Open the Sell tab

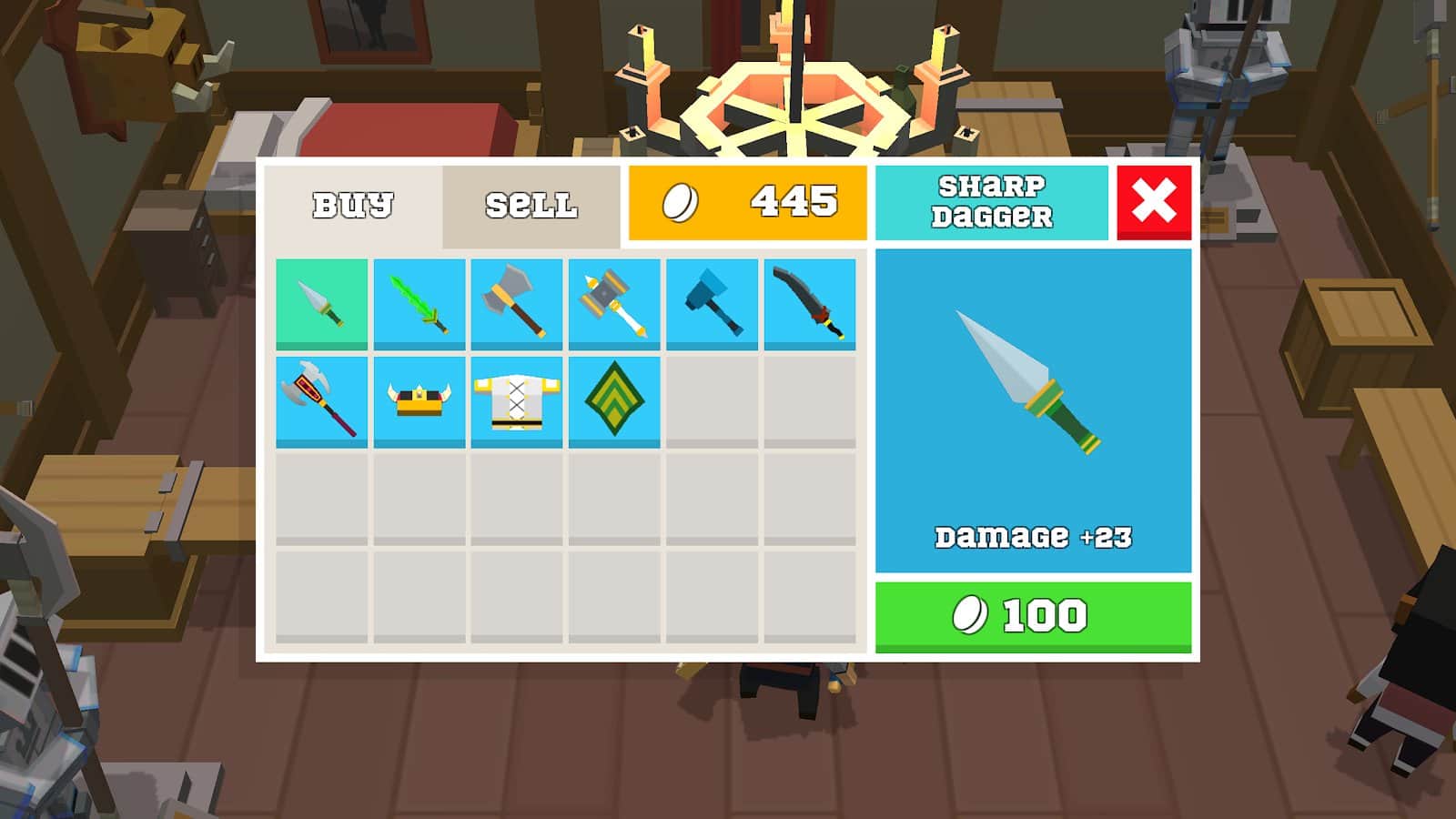(x=531, y=205)
